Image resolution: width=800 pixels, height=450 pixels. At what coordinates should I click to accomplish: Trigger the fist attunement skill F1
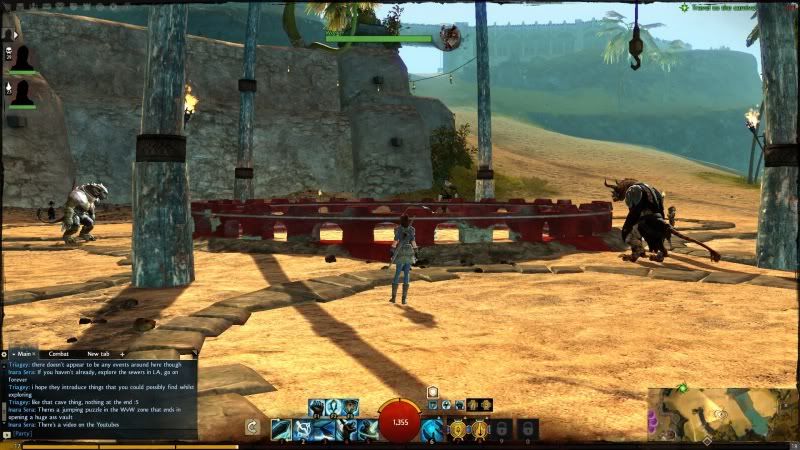pyautogui.click(x=317, y=407)
